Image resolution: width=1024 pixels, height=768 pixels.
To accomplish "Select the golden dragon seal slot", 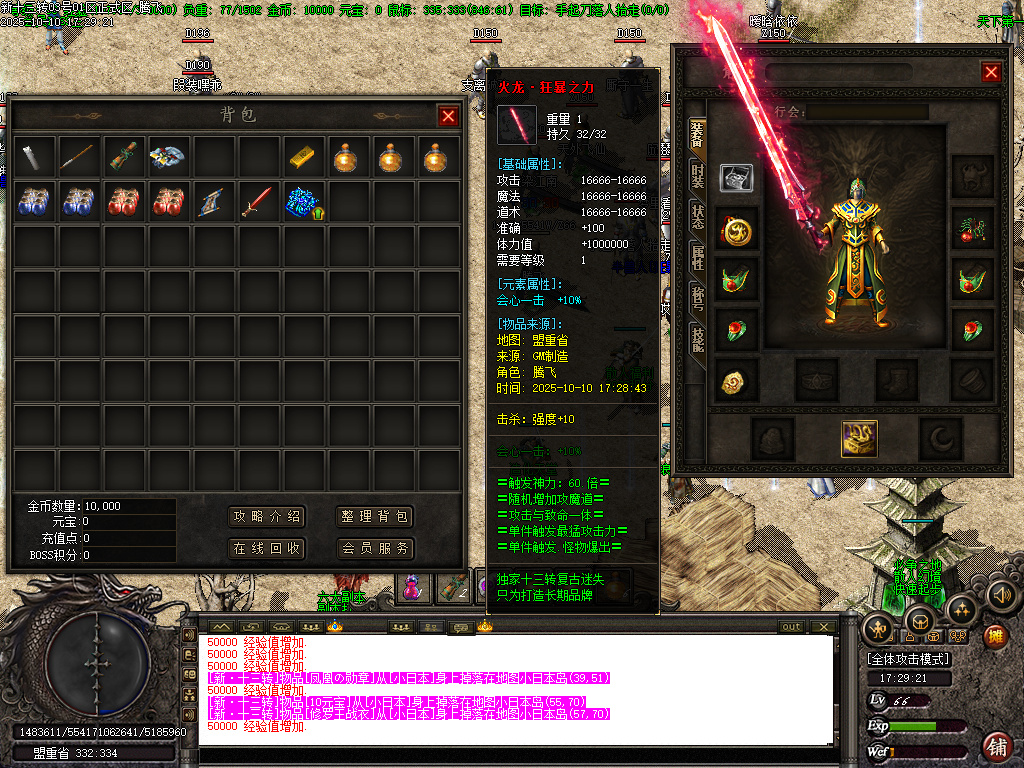I will [859, 437].
